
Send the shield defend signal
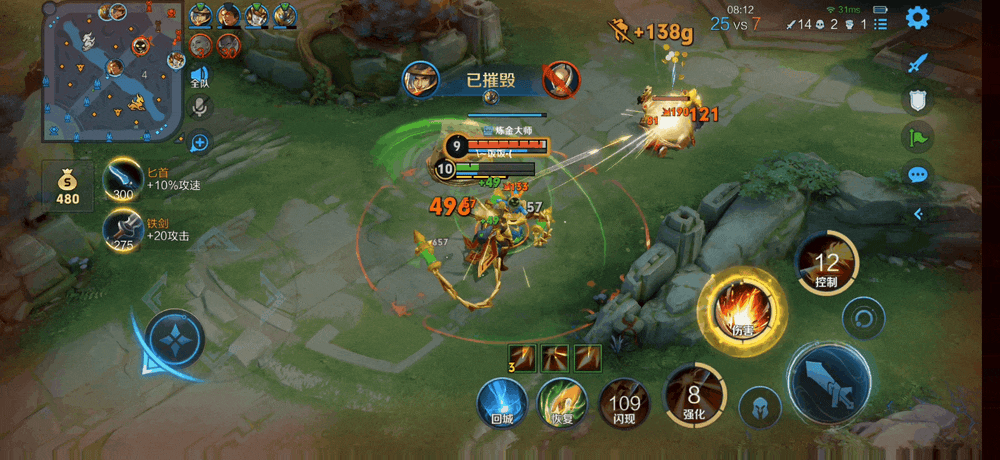[x=918, y=99]
